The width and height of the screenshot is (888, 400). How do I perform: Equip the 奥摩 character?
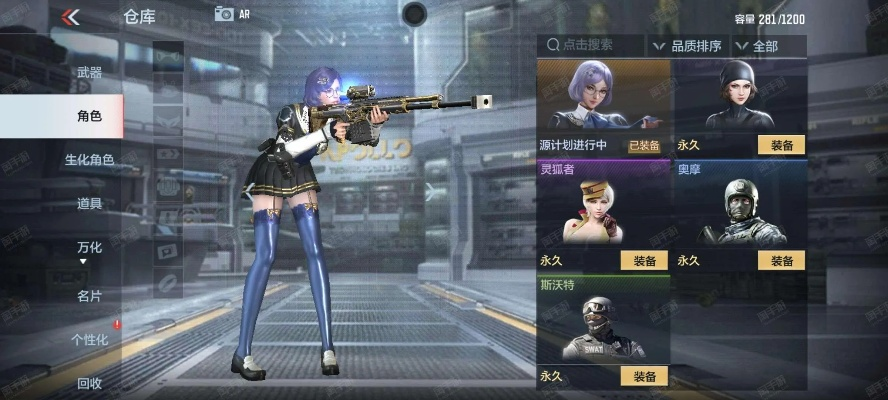point(782,261)
